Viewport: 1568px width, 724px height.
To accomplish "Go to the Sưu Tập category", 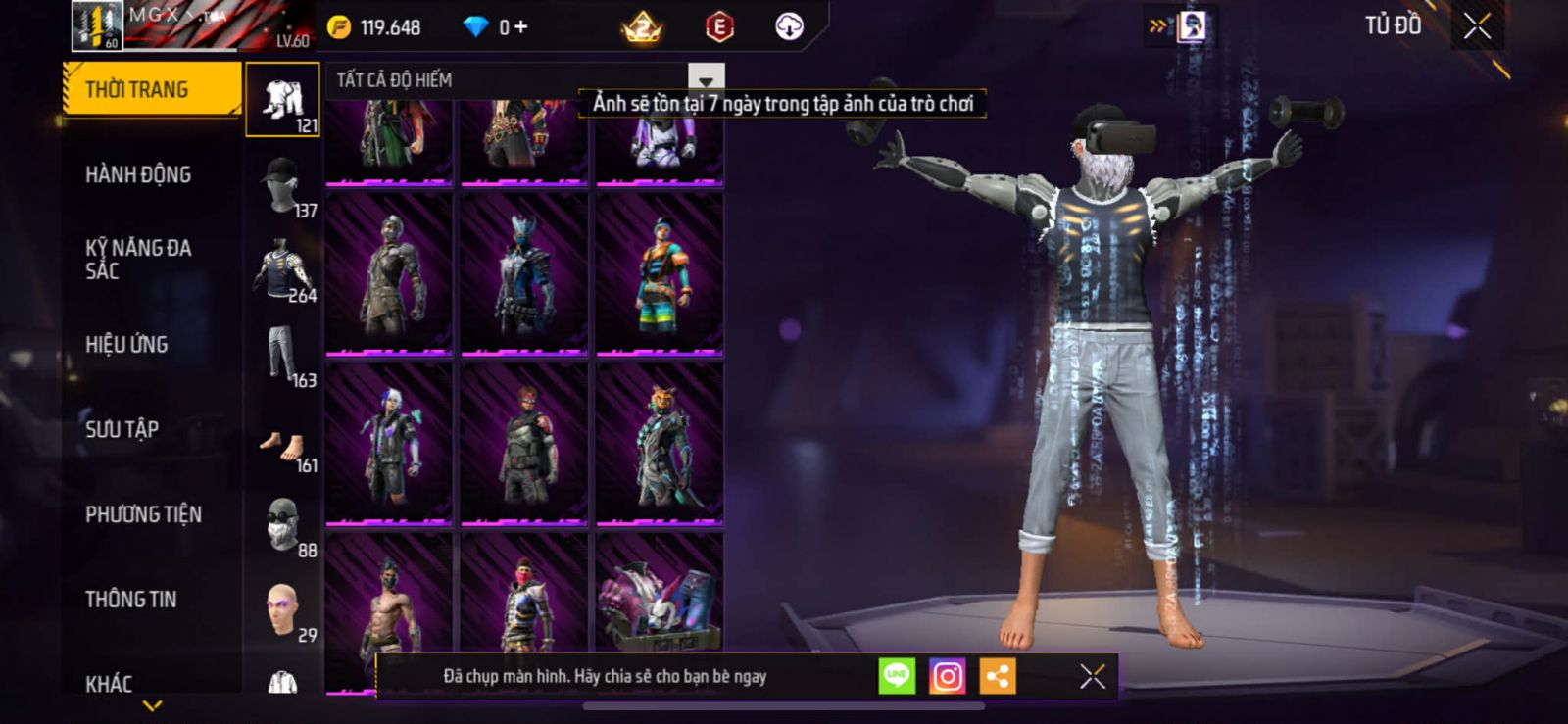I will click(x=122, y=429).
